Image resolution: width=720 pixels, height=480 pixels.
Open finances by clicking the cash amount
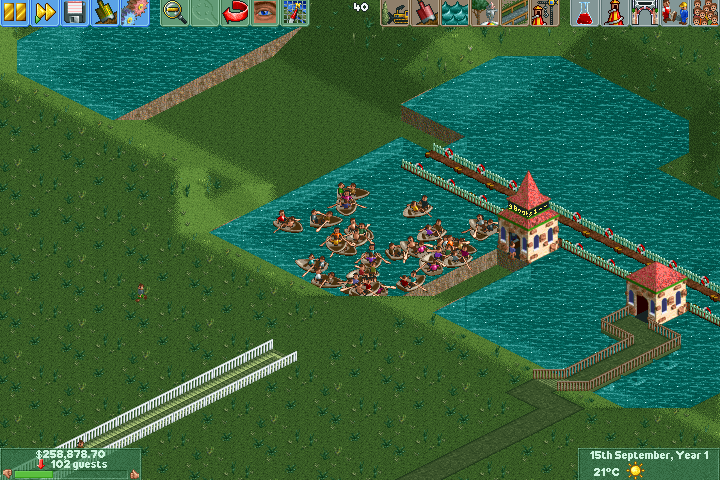[x=70, y=454]
